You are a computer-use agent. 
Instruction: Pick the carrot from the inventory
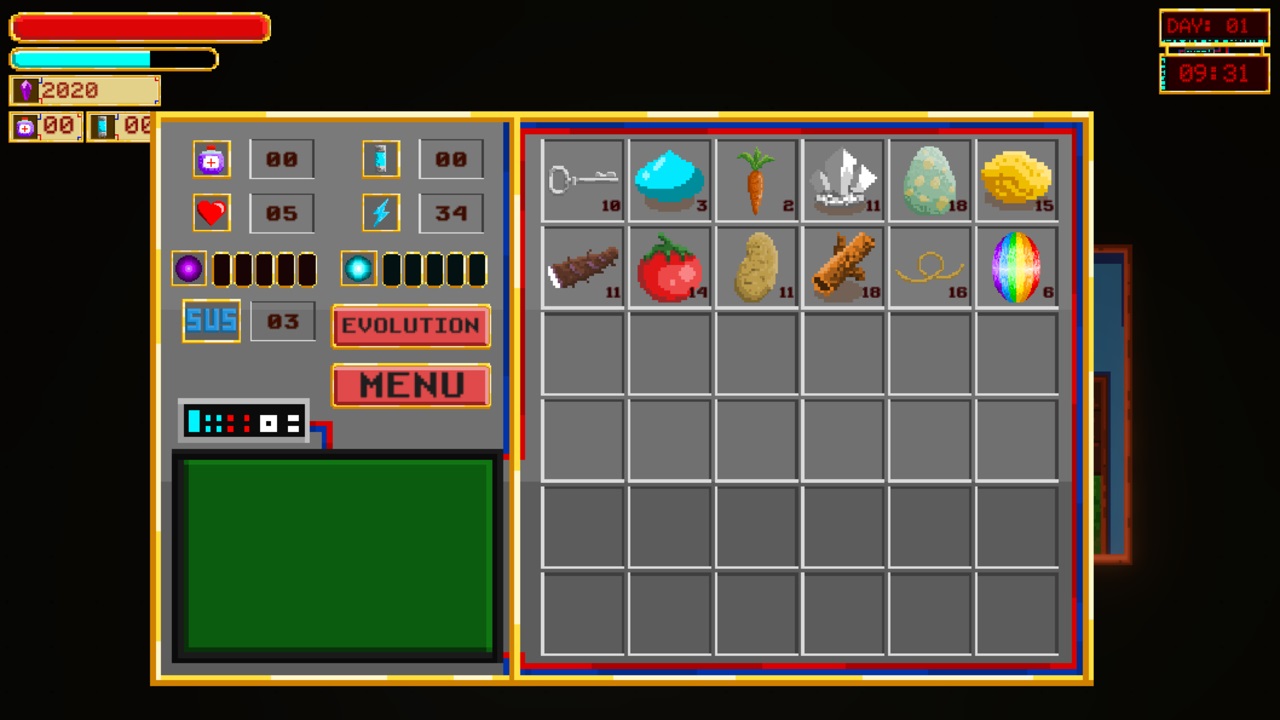757,178
